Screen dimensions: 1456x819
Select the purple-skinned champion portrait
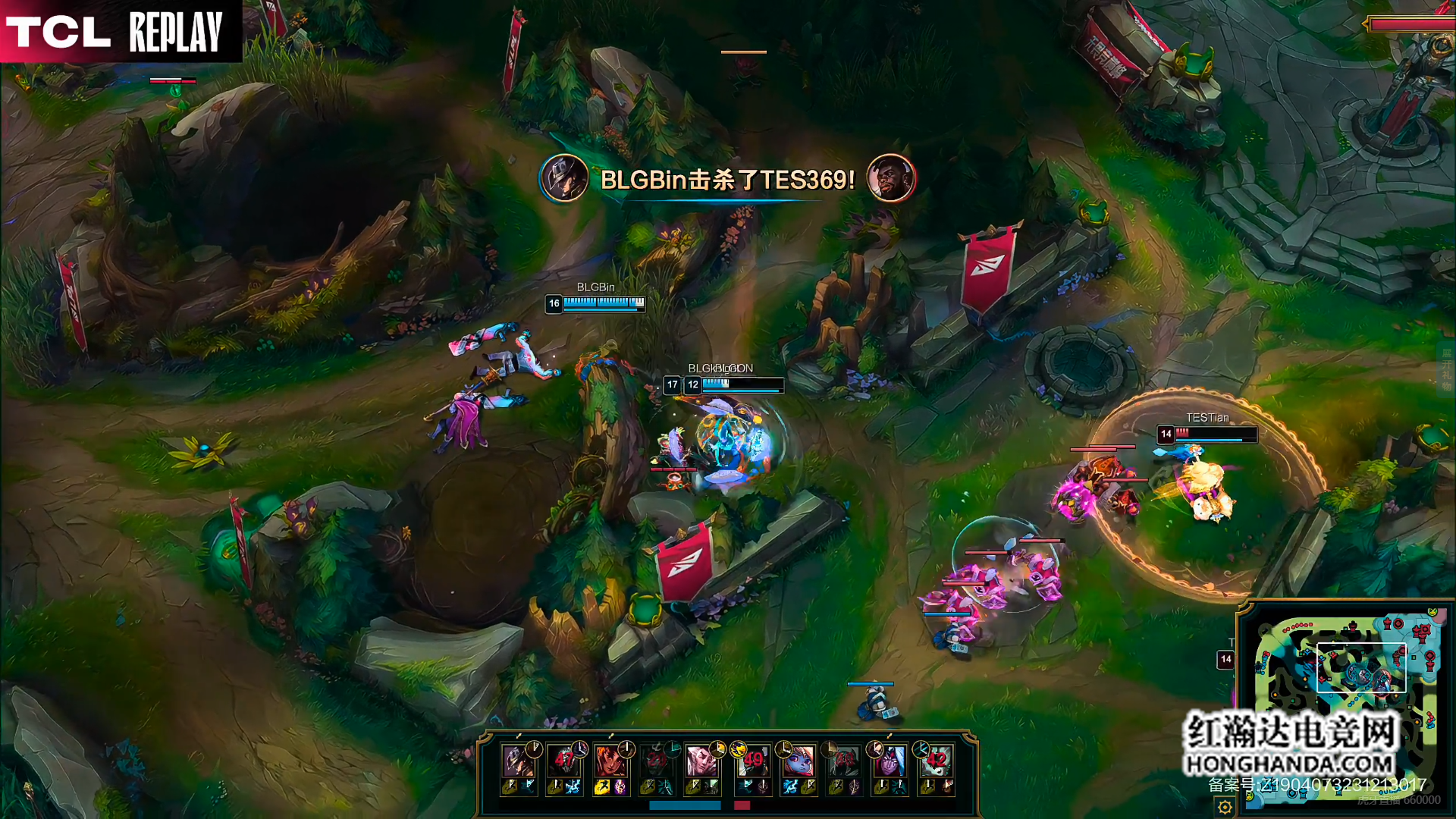pyautogui.click(x=890, y=760)
